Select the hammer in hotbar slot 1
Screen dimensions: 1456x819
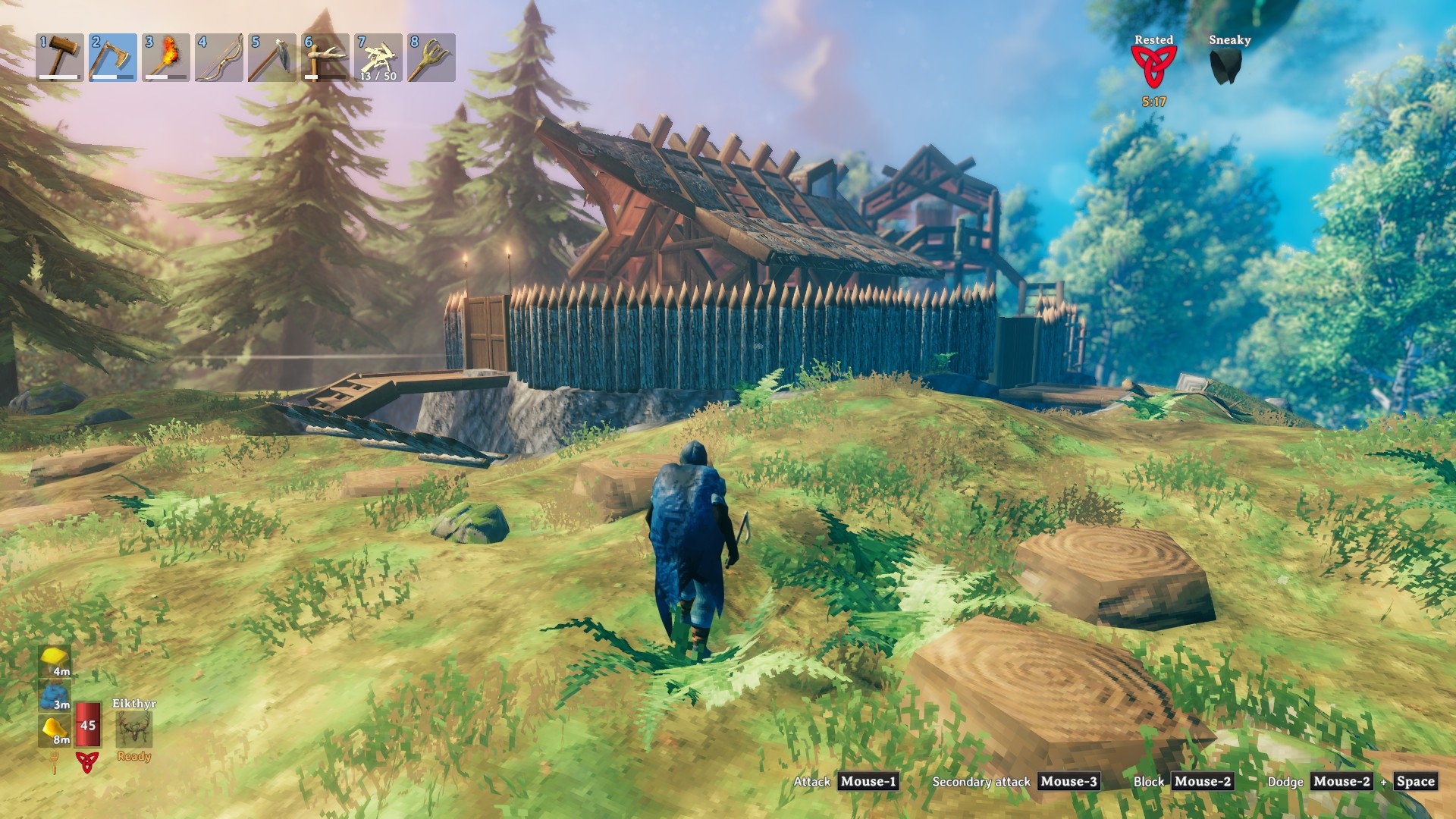pyautogui.click(x=60, y=58)
